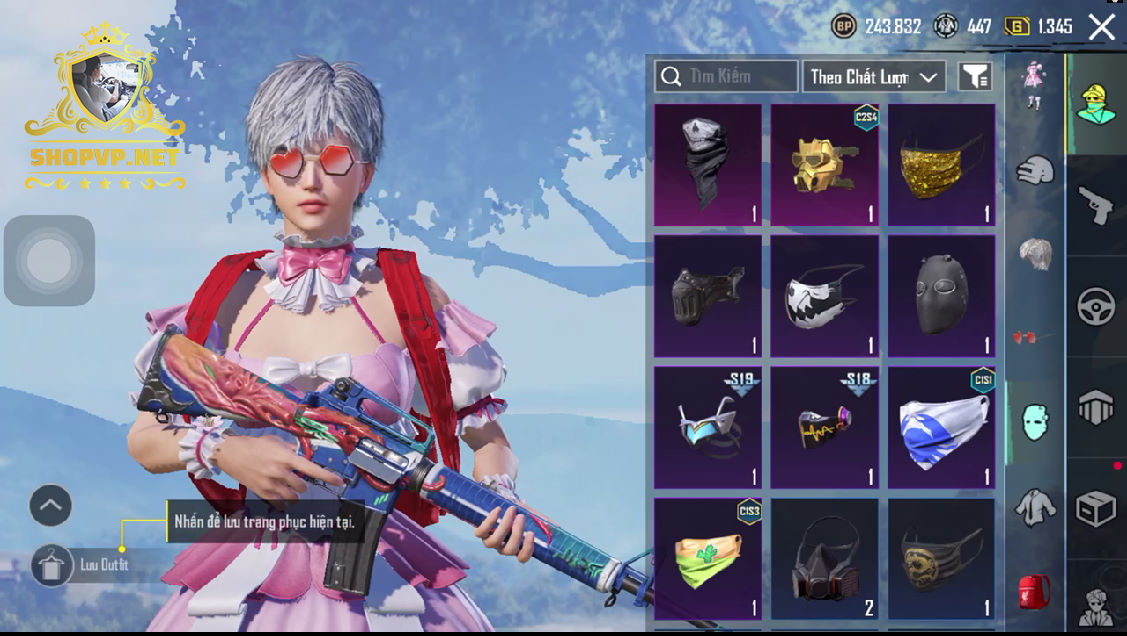Select the blue and white C1S1 mask
This screenshot has height=636, width=1127.
coord(942,427)
